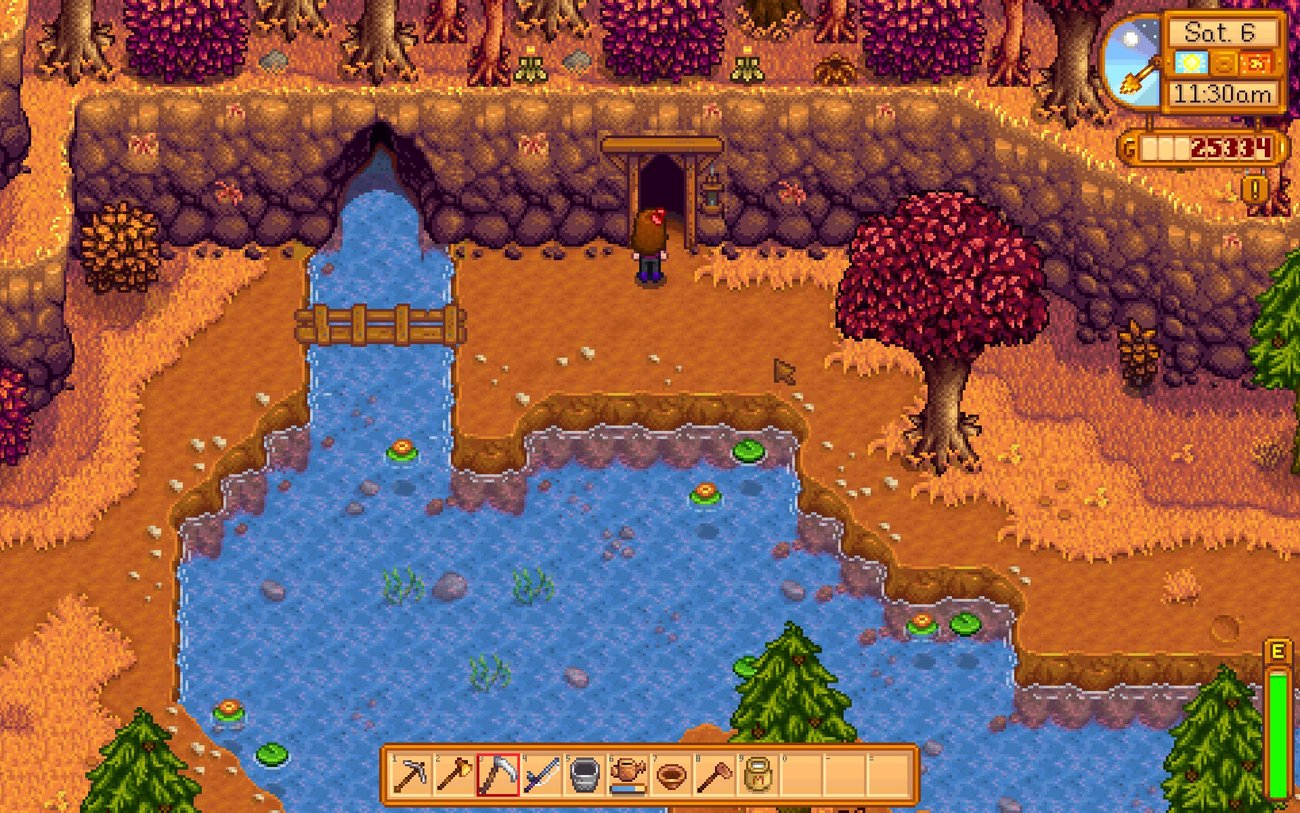1300x813 pixels.
Task: Equip the sword from the hotbar
Action: 541,775
